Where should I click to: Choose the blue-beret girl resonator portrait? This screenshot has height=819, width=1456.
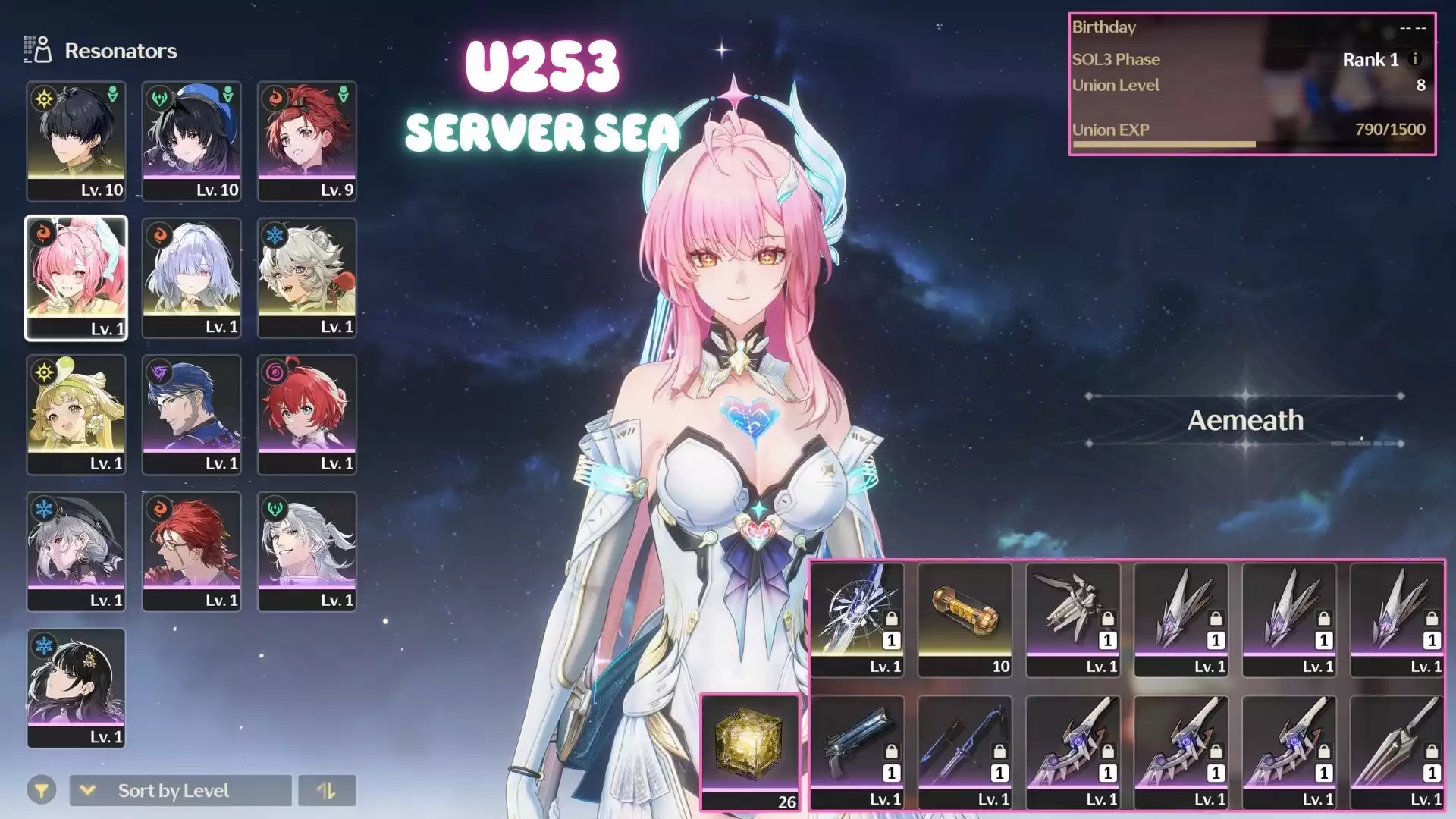[x=191, y=140]
